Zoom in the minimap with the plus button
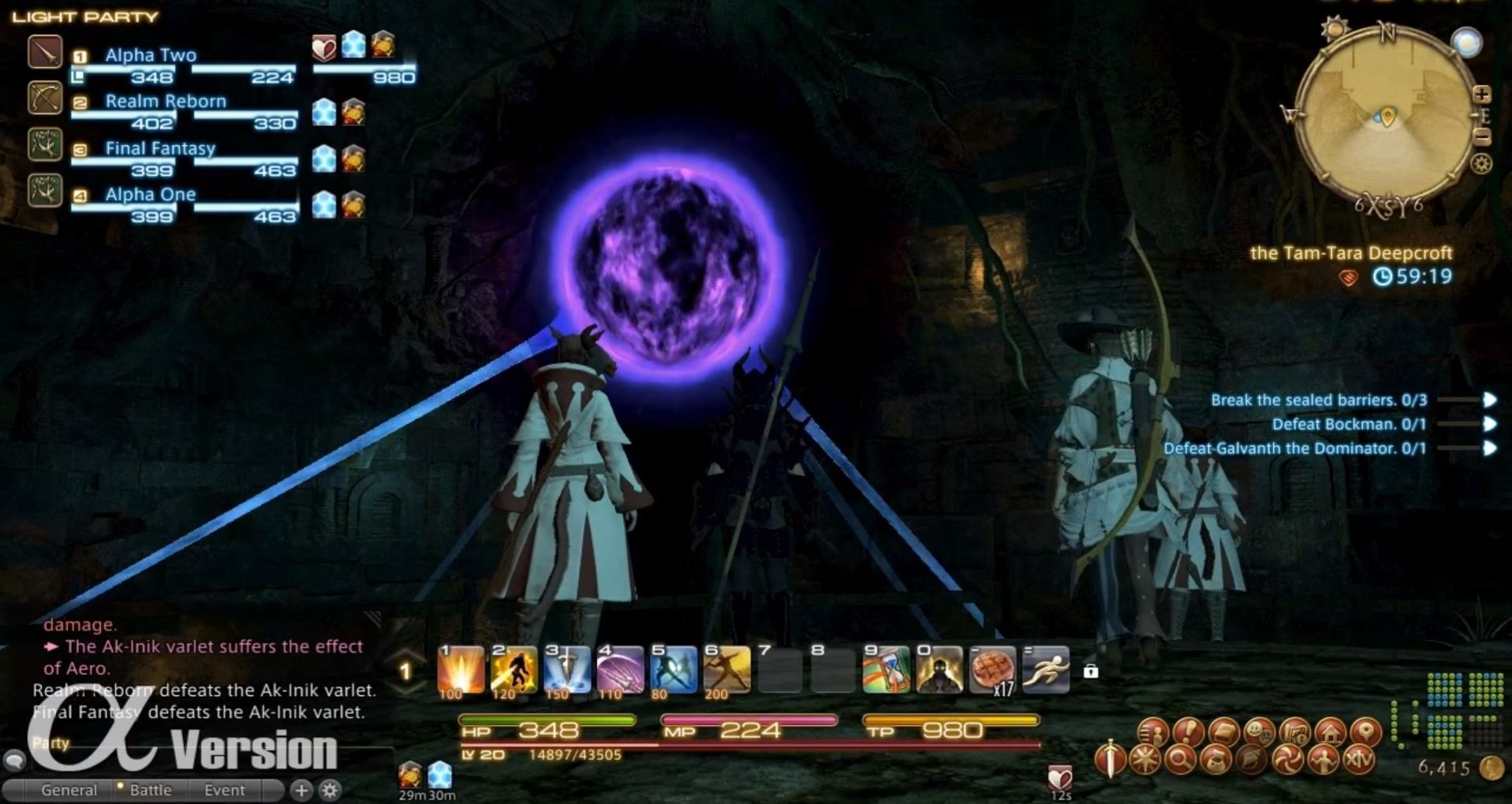Image resolution: width=1512 pixels, height=804 pixels. click(1482, 95)
